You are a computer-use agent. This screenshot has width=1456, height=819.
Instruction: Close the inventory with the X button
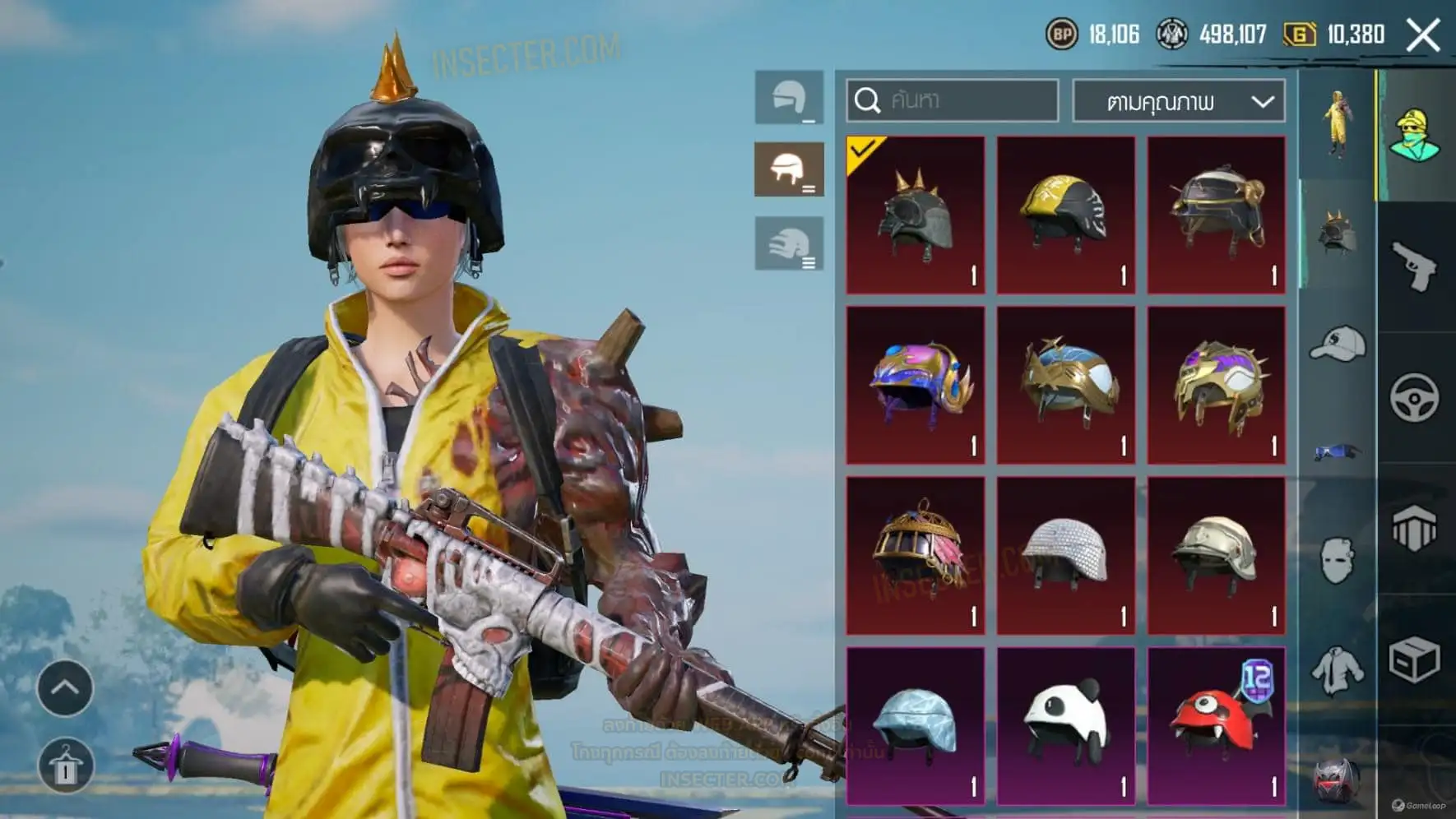click(x=1423, y=35)
